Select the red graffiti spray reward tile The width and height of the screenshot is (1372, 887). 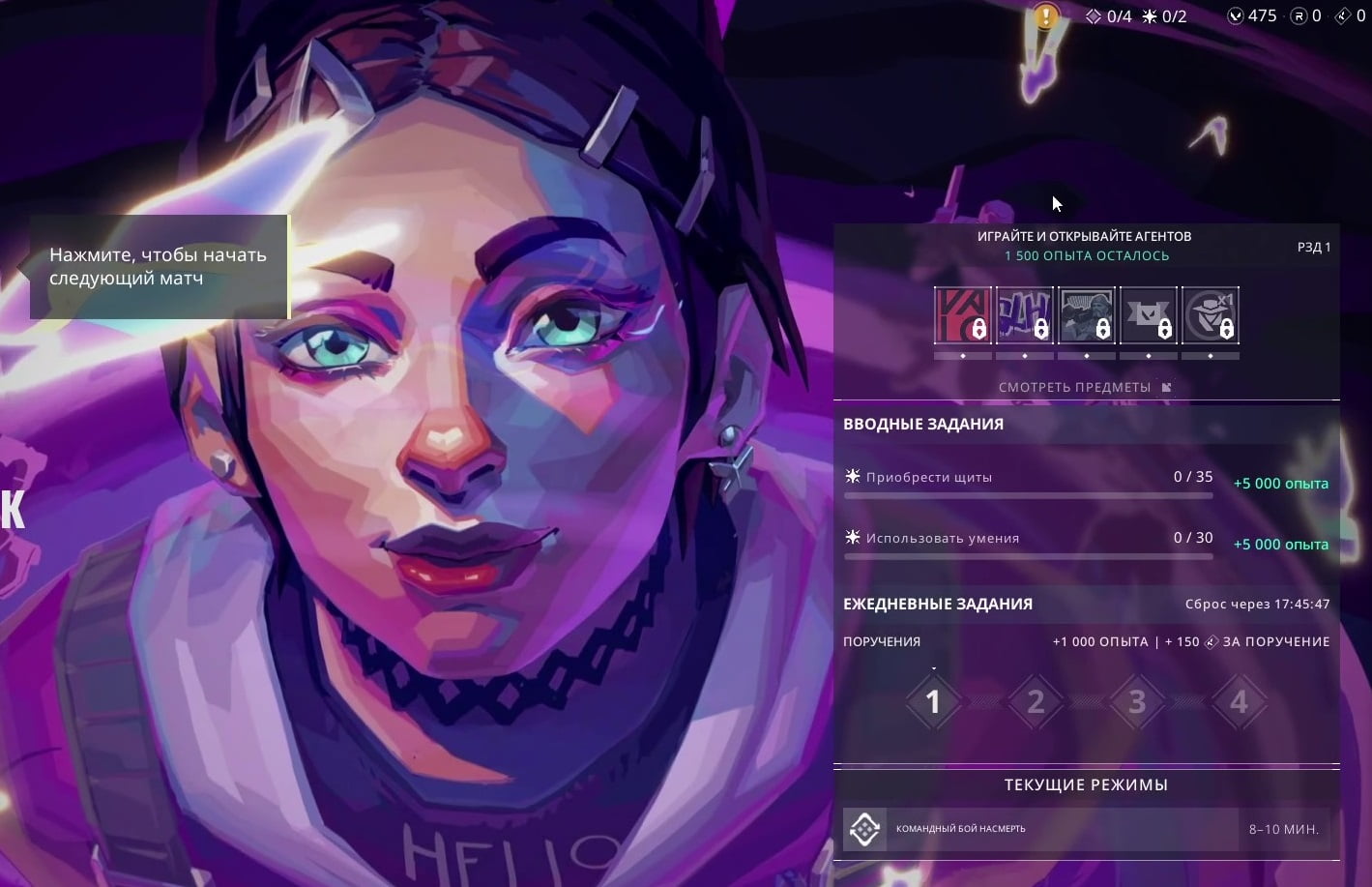coord(962,315)
